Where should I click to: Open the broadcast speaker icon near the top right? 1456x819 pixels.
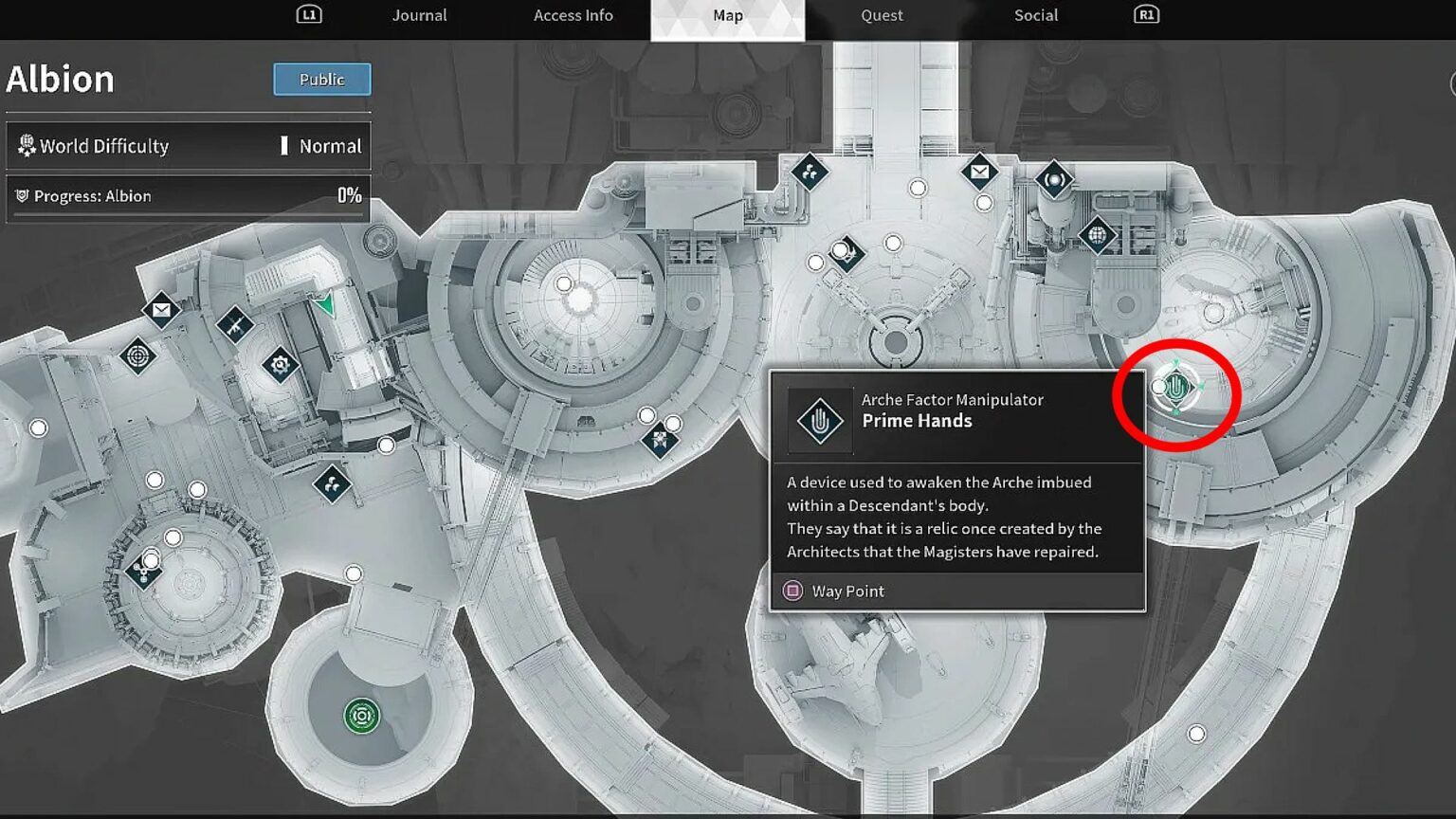[1055, 180]
